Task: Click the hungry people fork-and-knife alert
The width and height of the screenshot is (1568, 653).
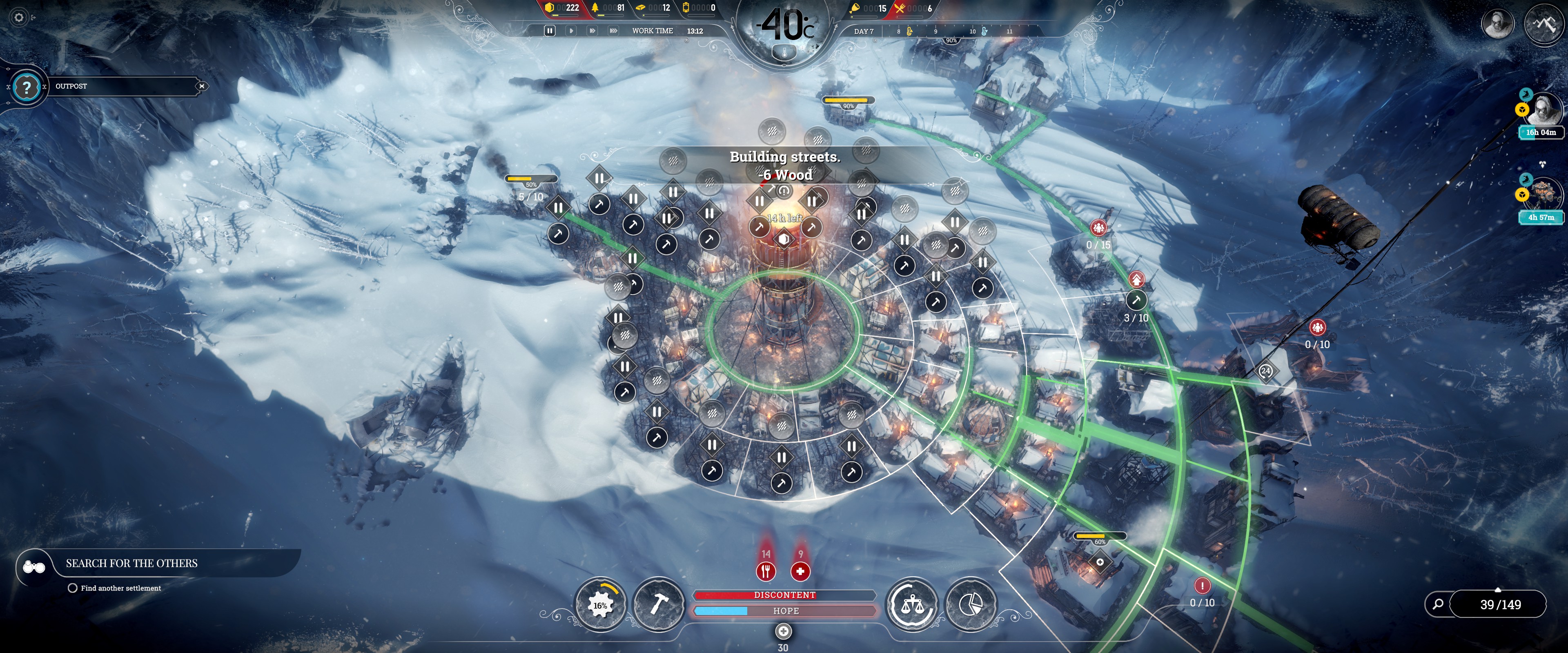Action: [x=766, y=571]
